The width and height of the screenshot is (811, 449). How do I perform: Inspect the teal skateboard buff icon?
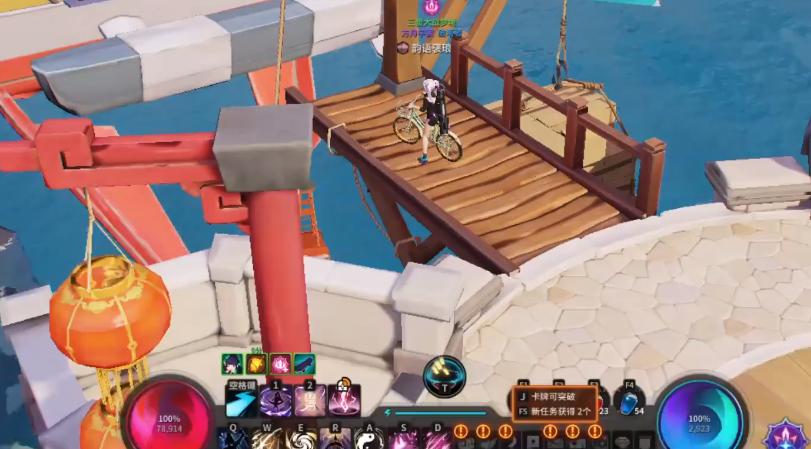303,363
